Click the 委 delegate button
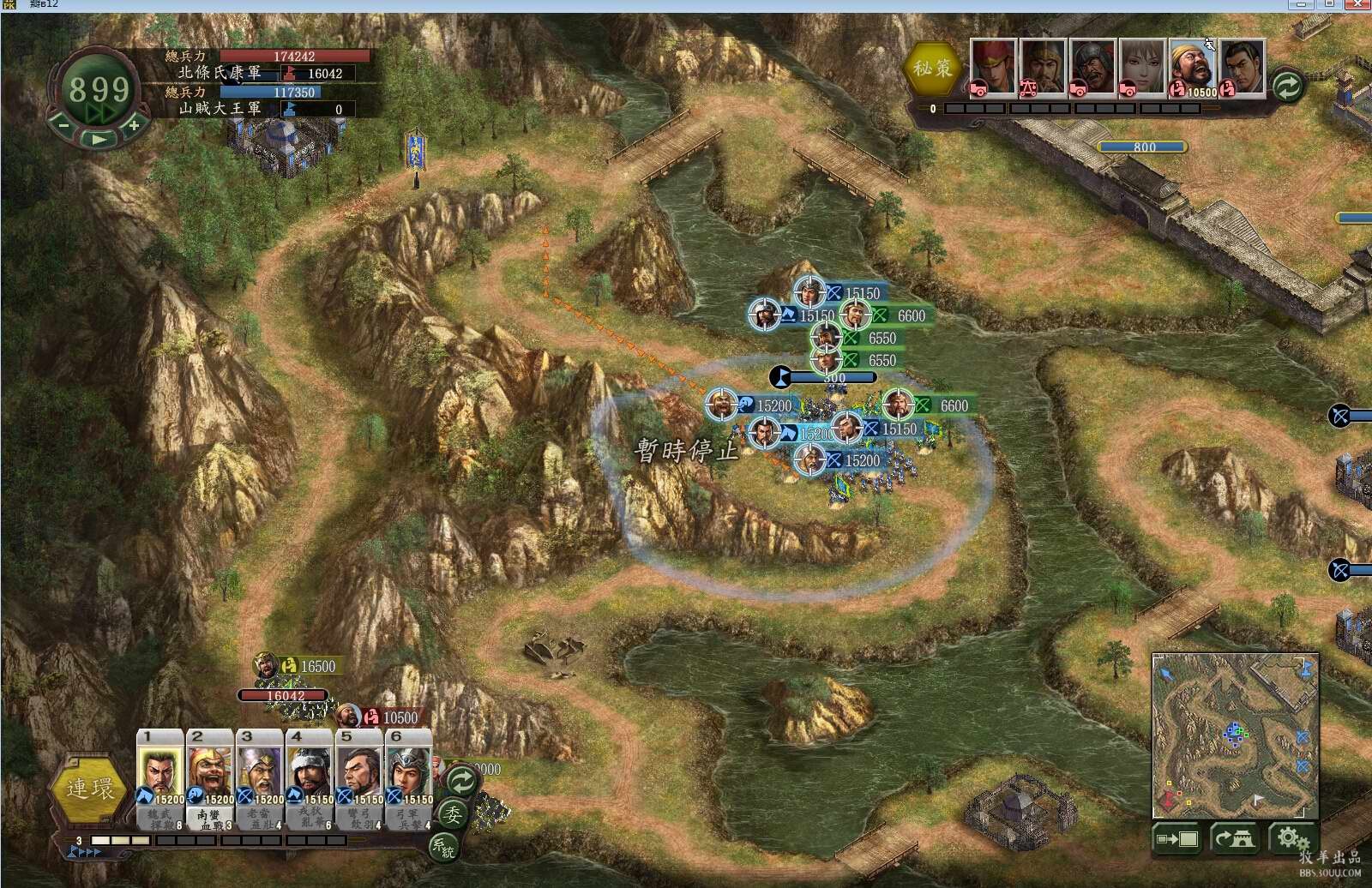The height and width of the screenshot is (888, 1372). [x=452, y=814]
